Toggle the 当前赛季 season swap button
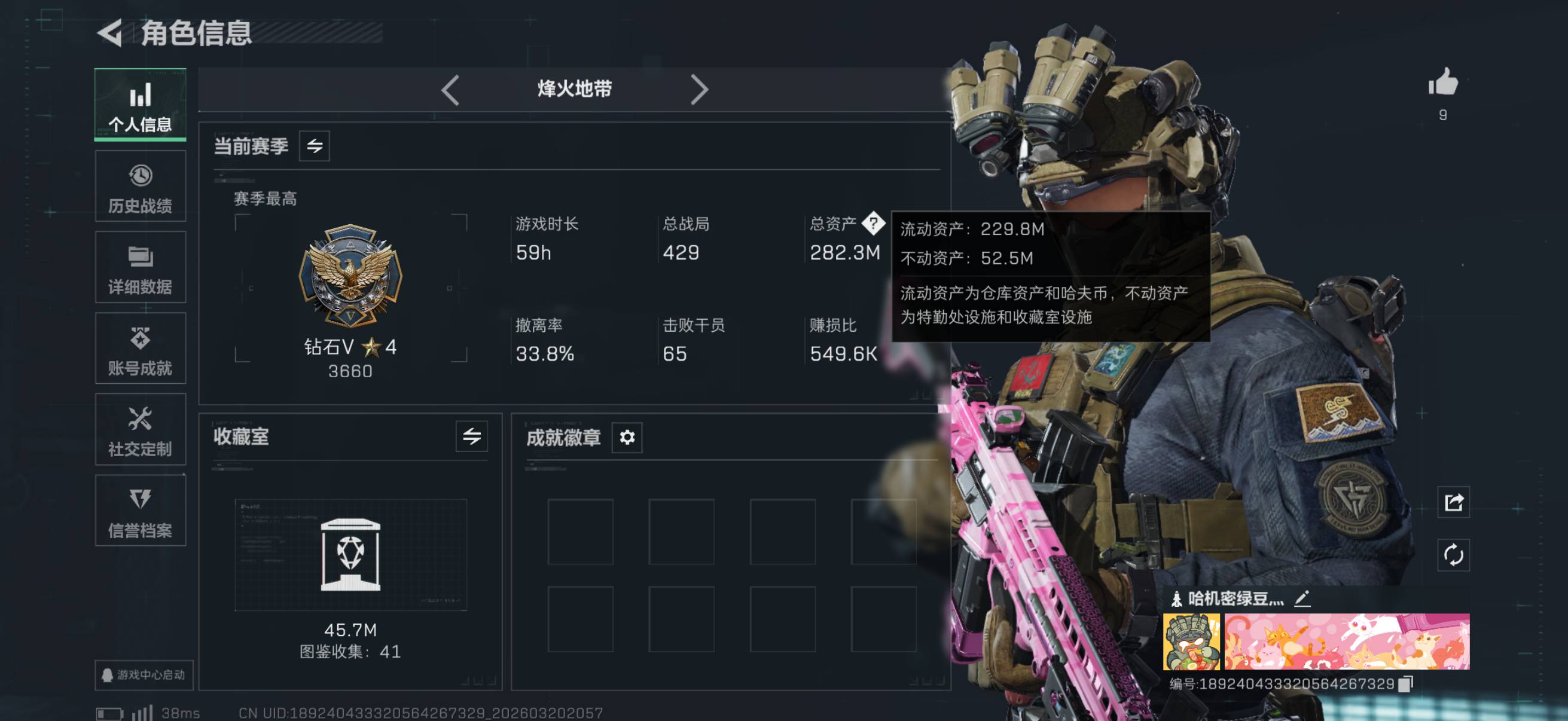The image size is (1568, 721). tap(314, 146)
